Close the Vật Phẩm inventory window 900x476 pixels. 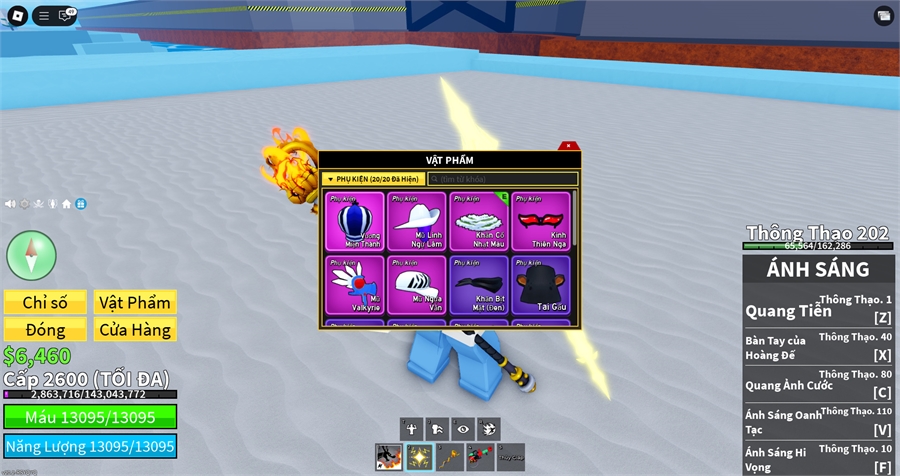568,147
